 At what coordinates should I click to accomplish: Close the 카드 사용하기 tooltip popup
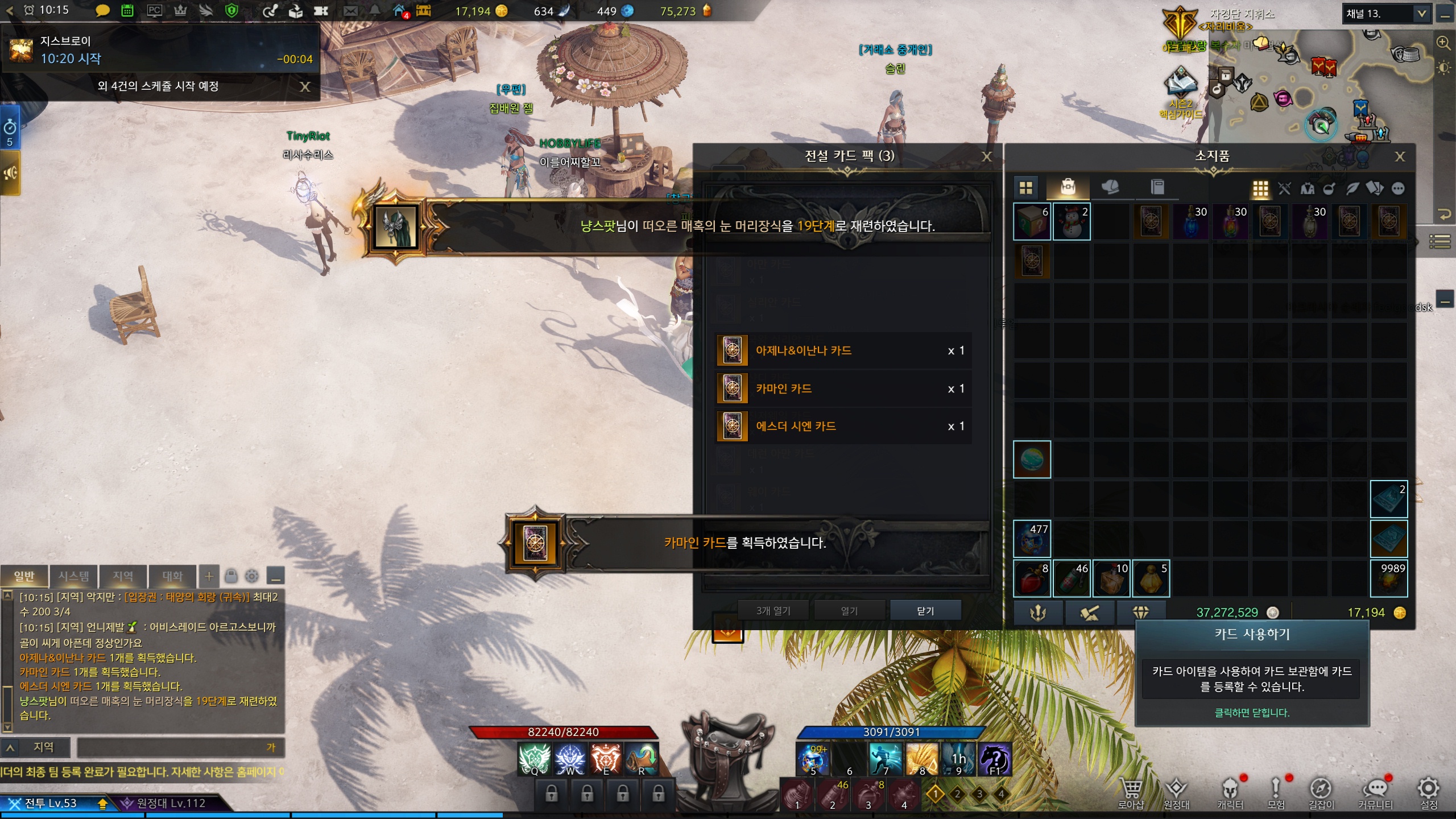click(1252, 713)
